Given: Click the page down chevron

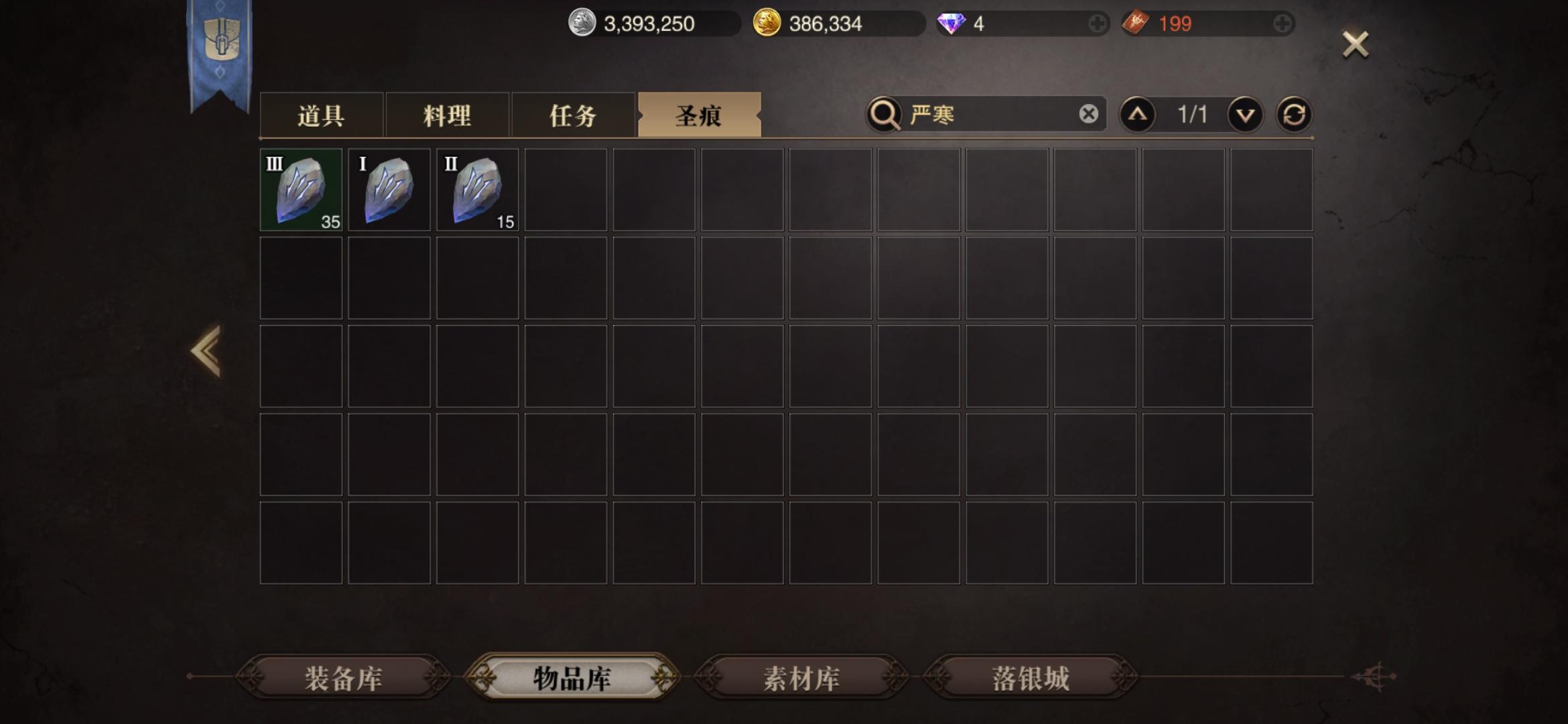Looking at the screenshot, I should click(x=1244, y=114).
